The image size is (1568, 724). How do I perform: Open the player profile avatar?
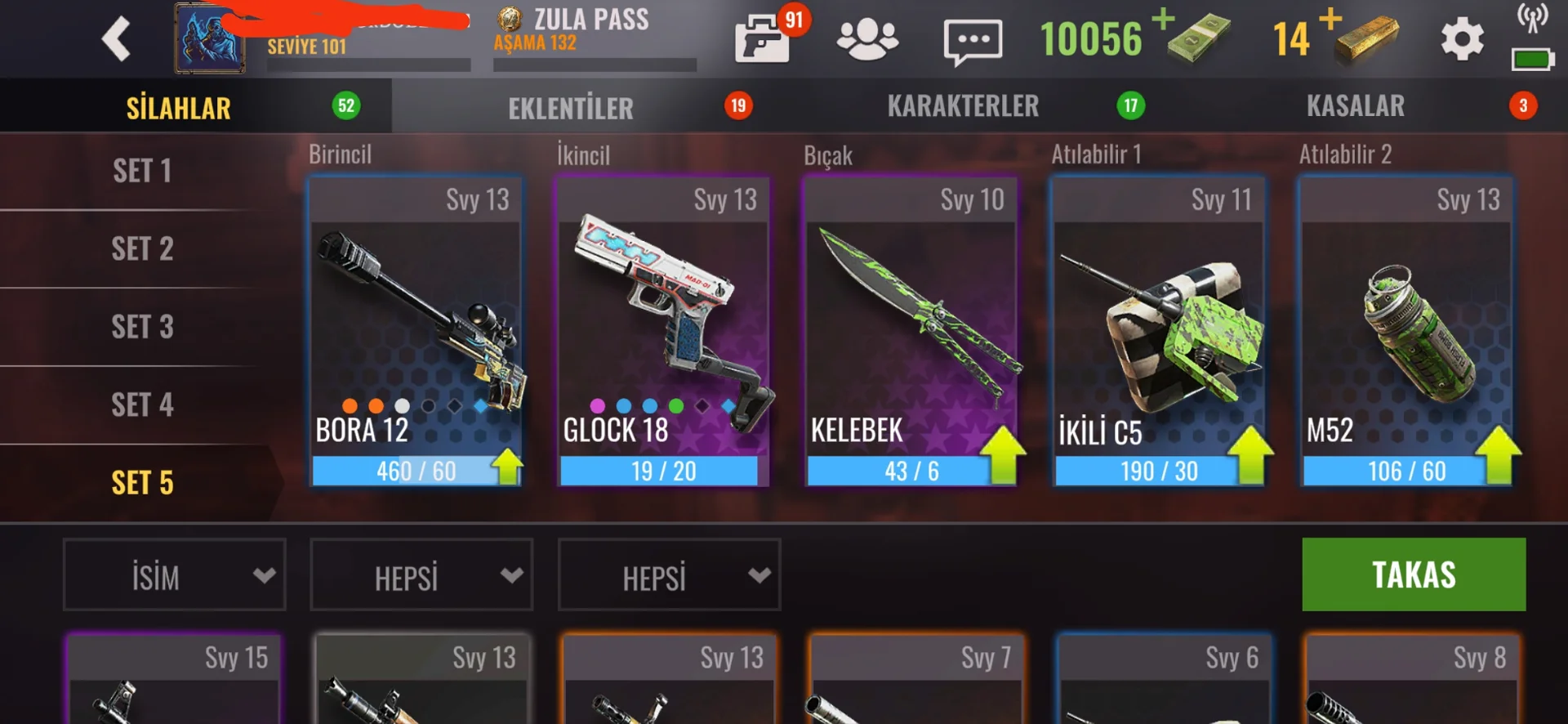(x=209, y=39)
